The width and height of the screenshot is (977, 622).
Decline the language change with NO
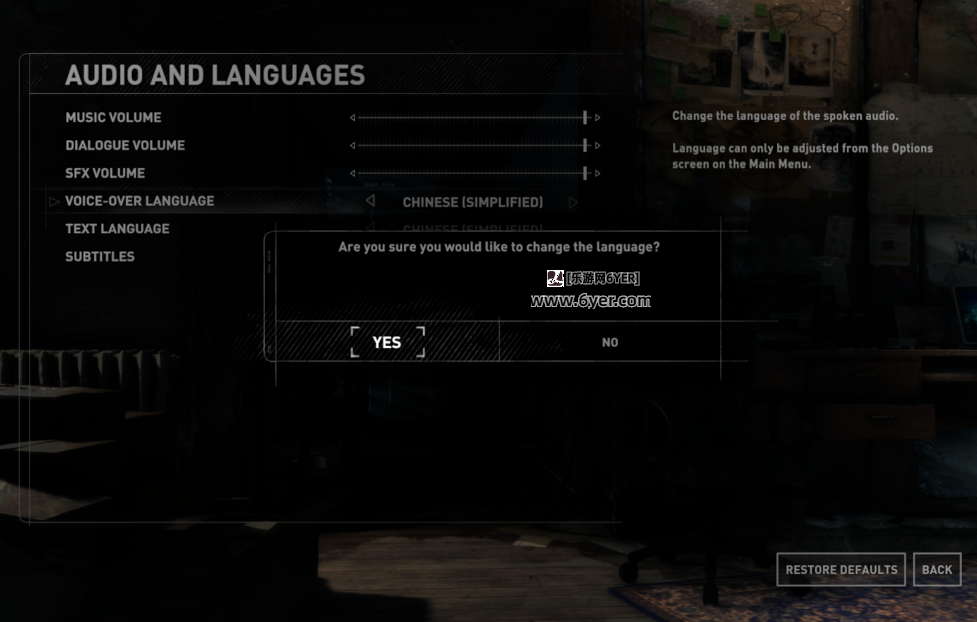(x=610, y=342)
